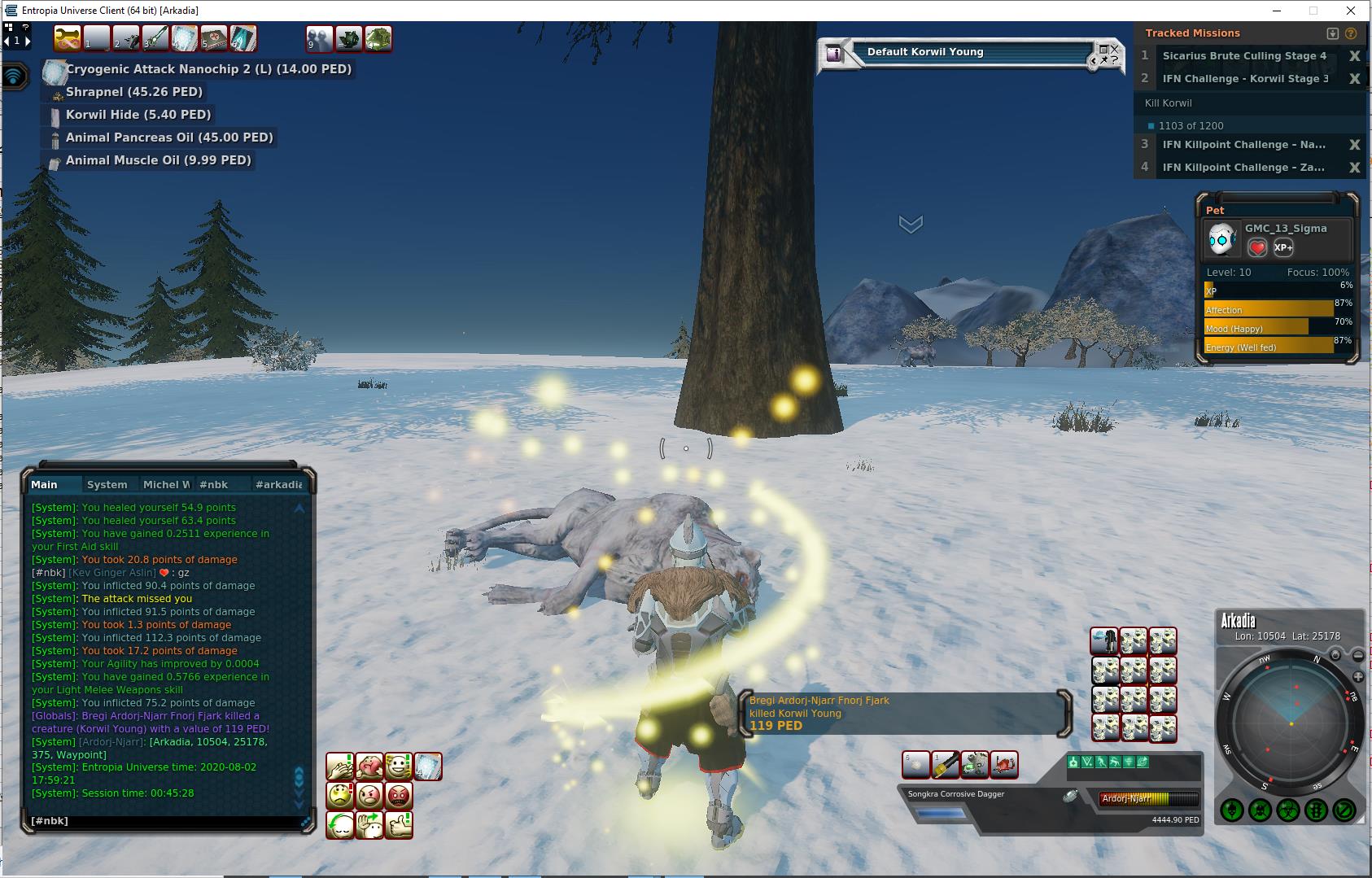Use the first aid kit hotbar slot
Viewport: 1372px width, 878px height.
coord(214,38)
